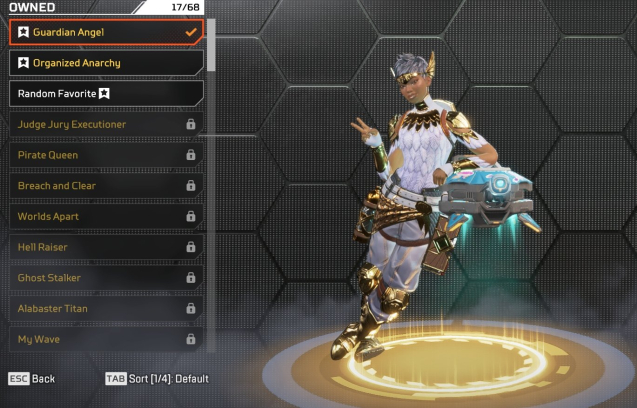Select the My Wave skin
The width and height of the screenshot is (637, 408).
(106, 339)
